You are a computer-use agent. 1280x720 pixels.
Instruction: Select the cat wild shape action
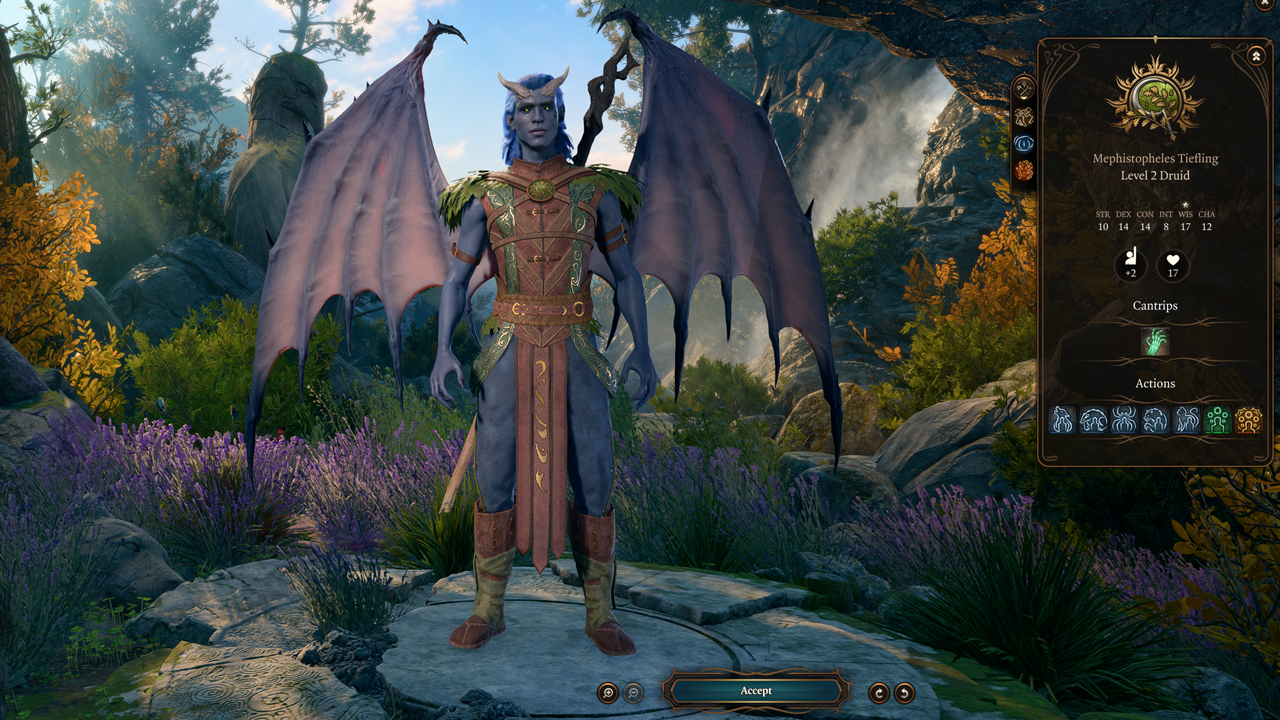click(1186, 420)
